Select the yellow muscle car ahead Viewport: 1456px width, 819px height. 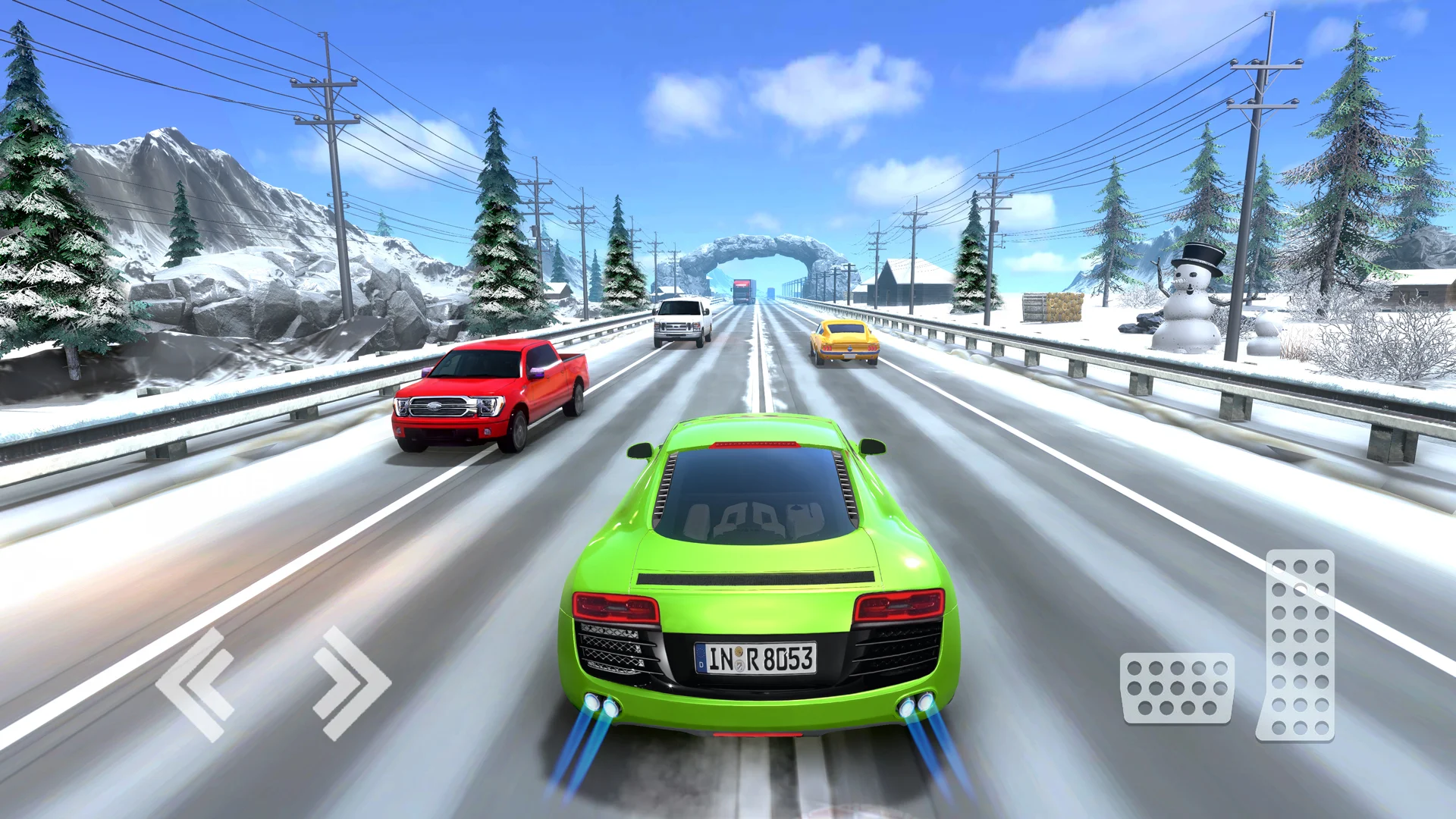click(x=844, y=341)
